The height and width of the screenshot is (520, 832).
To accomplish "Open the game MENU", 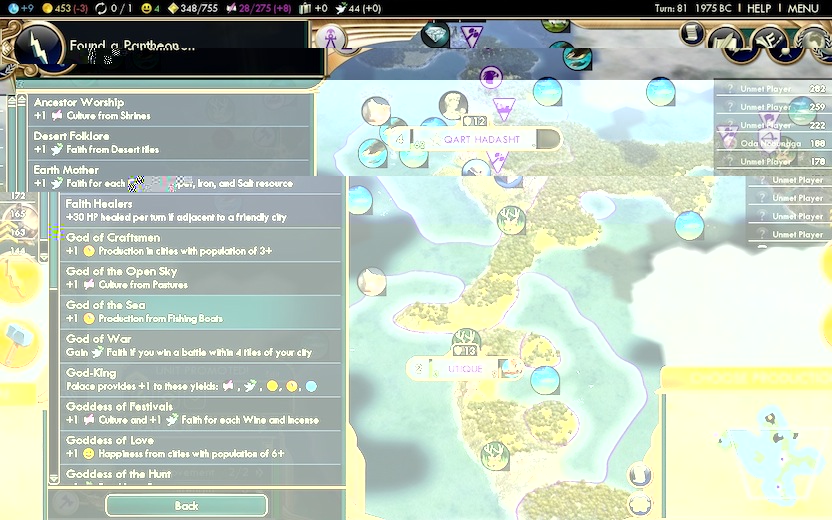I will coord(803,8).
